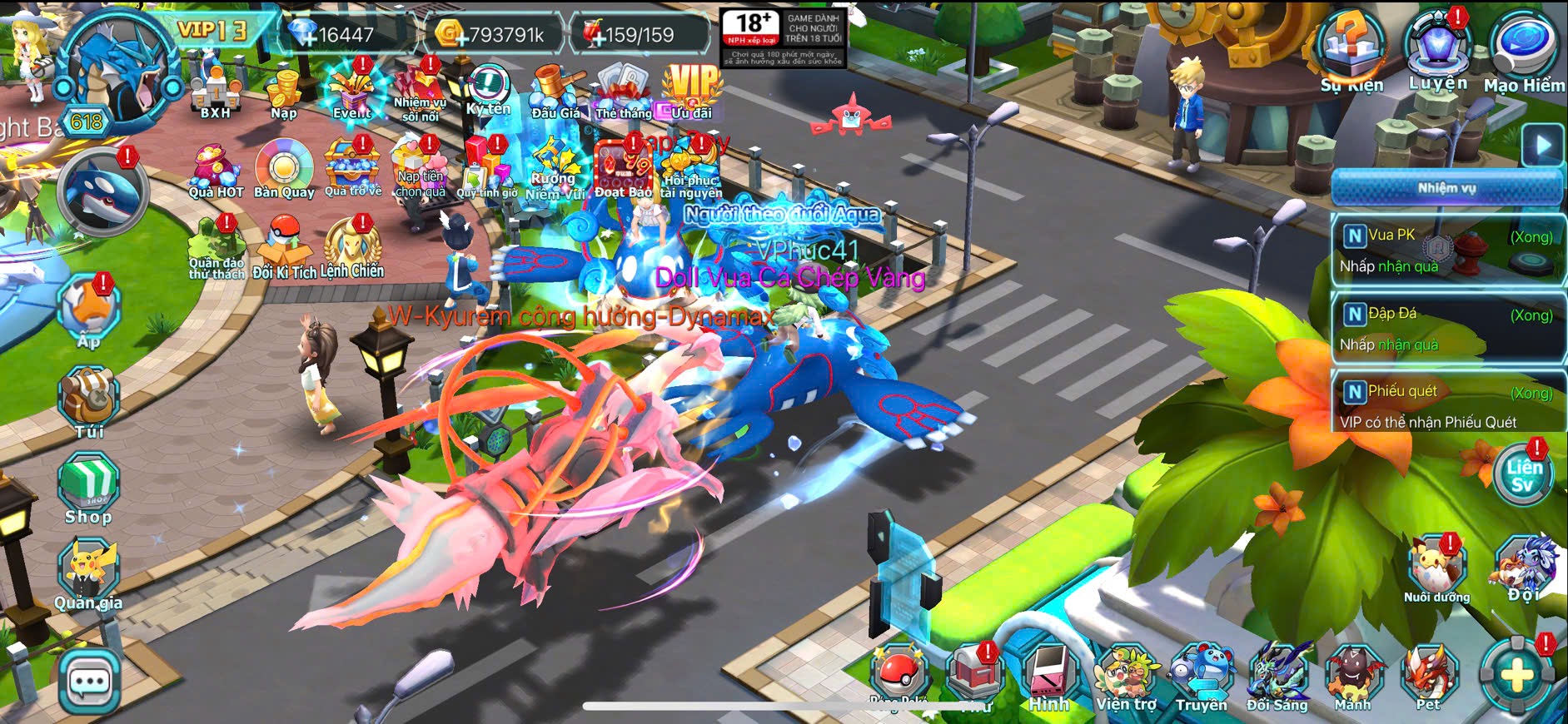Open the BXH ranking podium icon
Image resolution: width=1568 pixels, height=724 pixels.
215,91
